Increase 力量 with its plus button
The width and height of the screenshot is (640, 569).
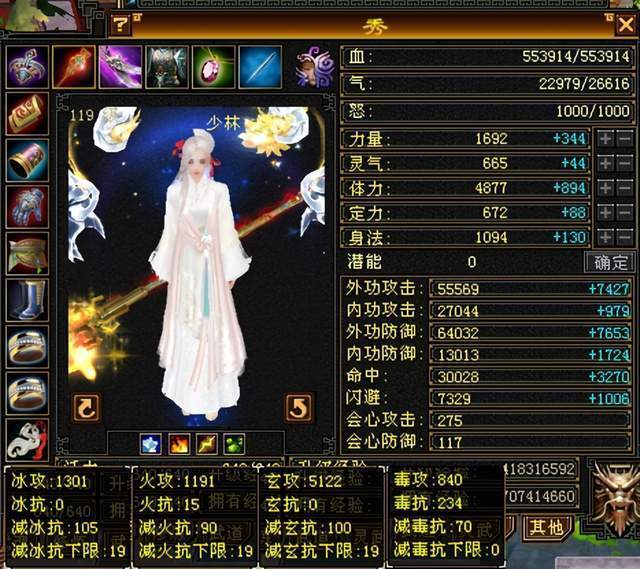click(x=605, y=139)
